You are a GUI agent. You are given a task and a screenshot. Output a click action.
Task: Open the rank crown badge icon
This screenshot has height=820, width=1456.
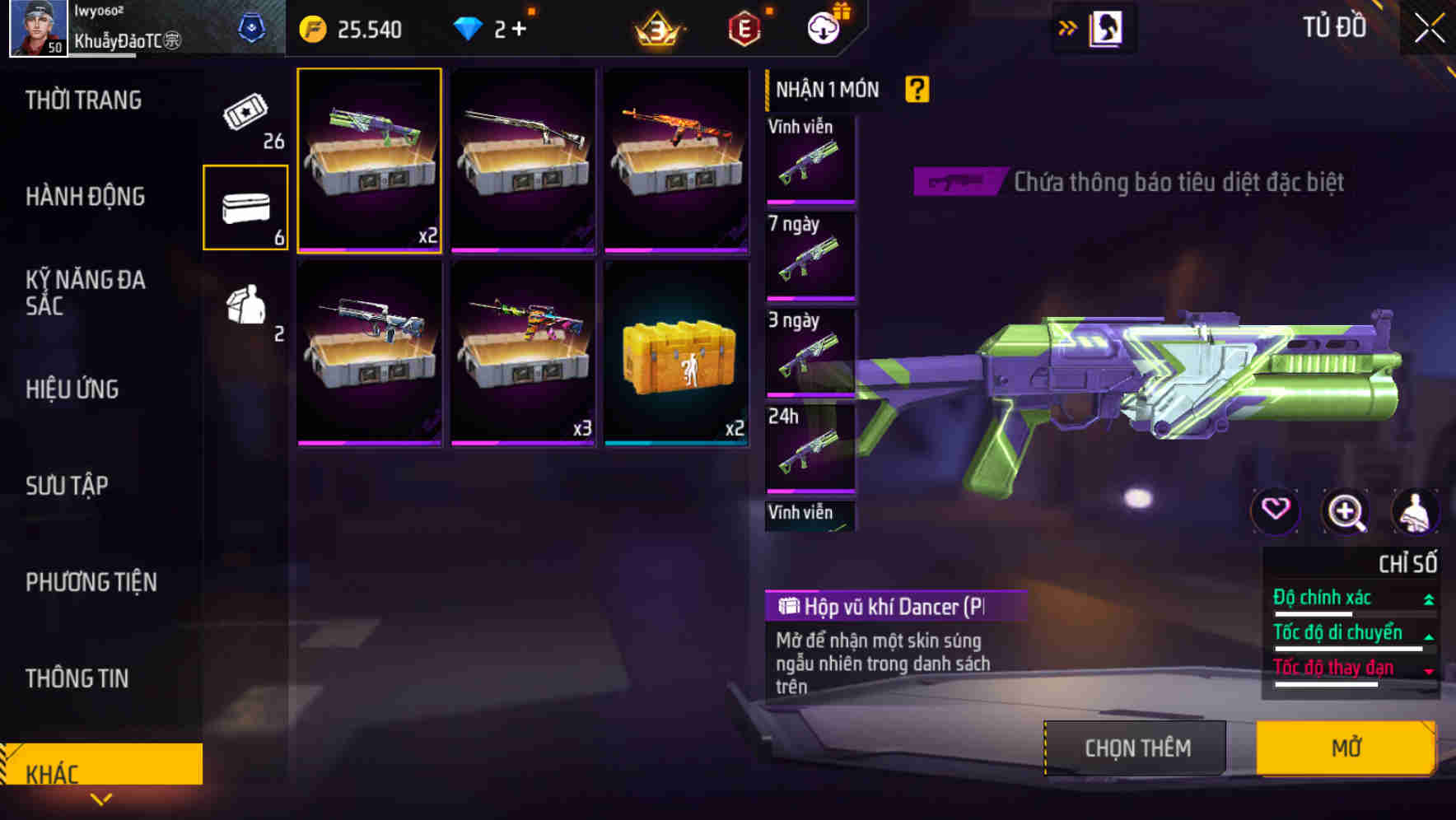[x=657, y=27]
